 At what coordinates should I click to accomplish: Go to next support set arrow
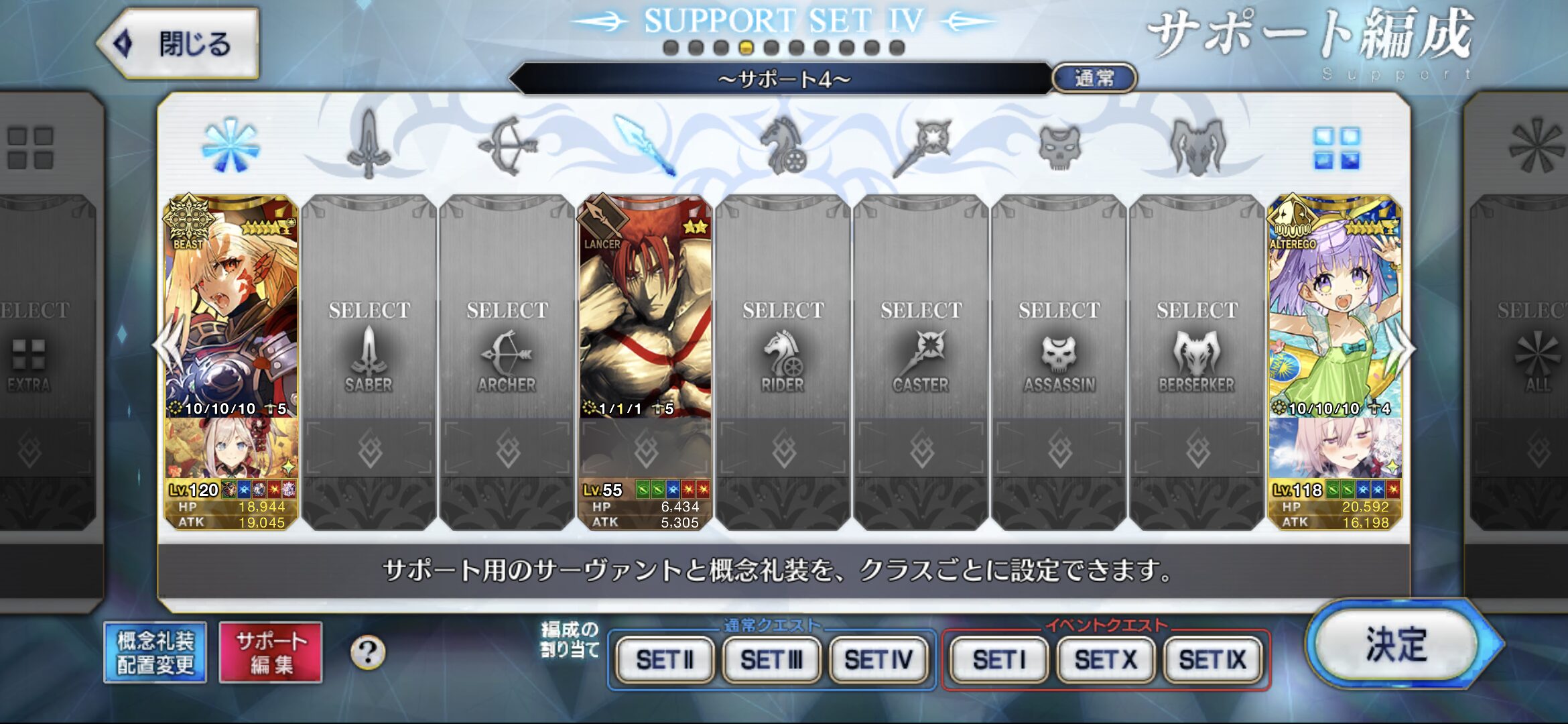(1406, 347)
